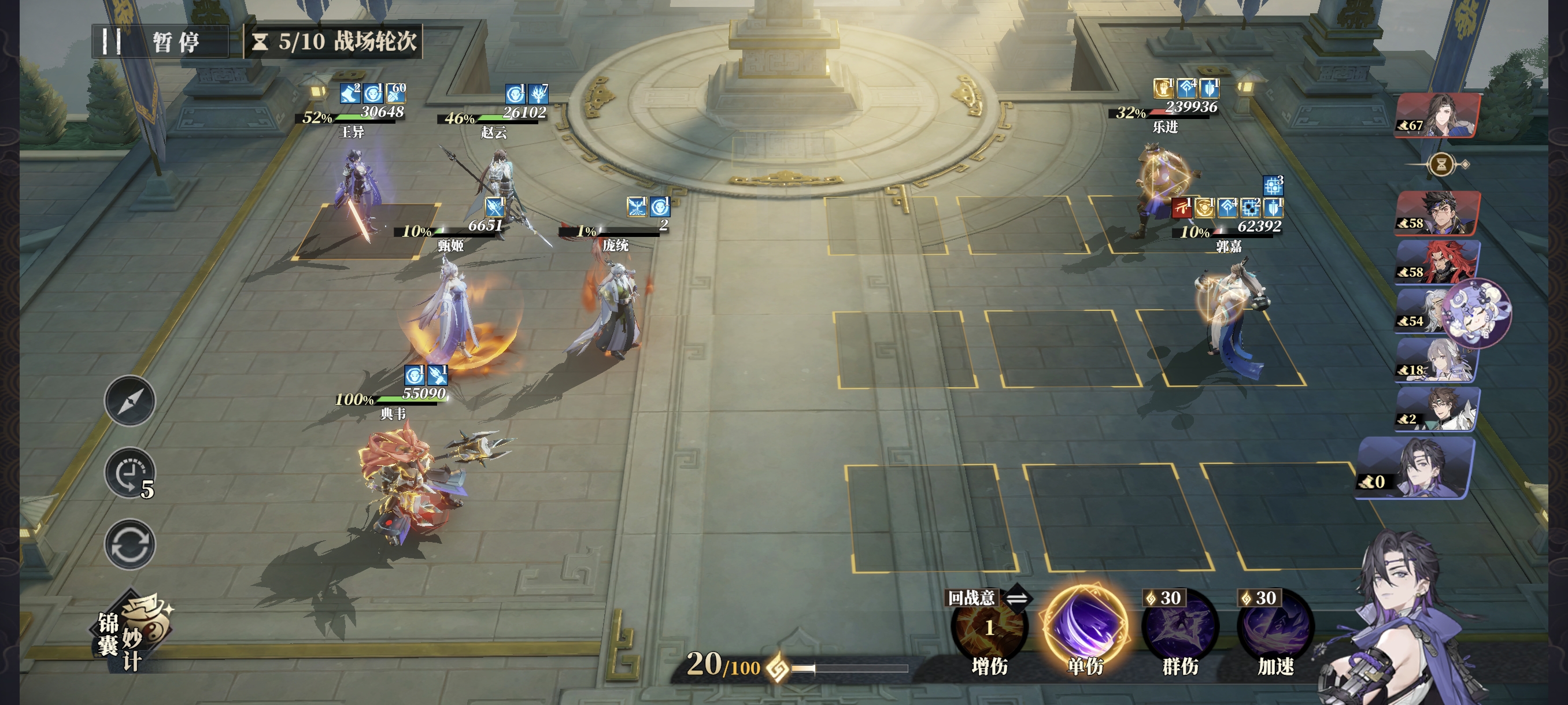
Task: Open the 锦囊妙计 stratagem menu
Action: tap(132, 633)
